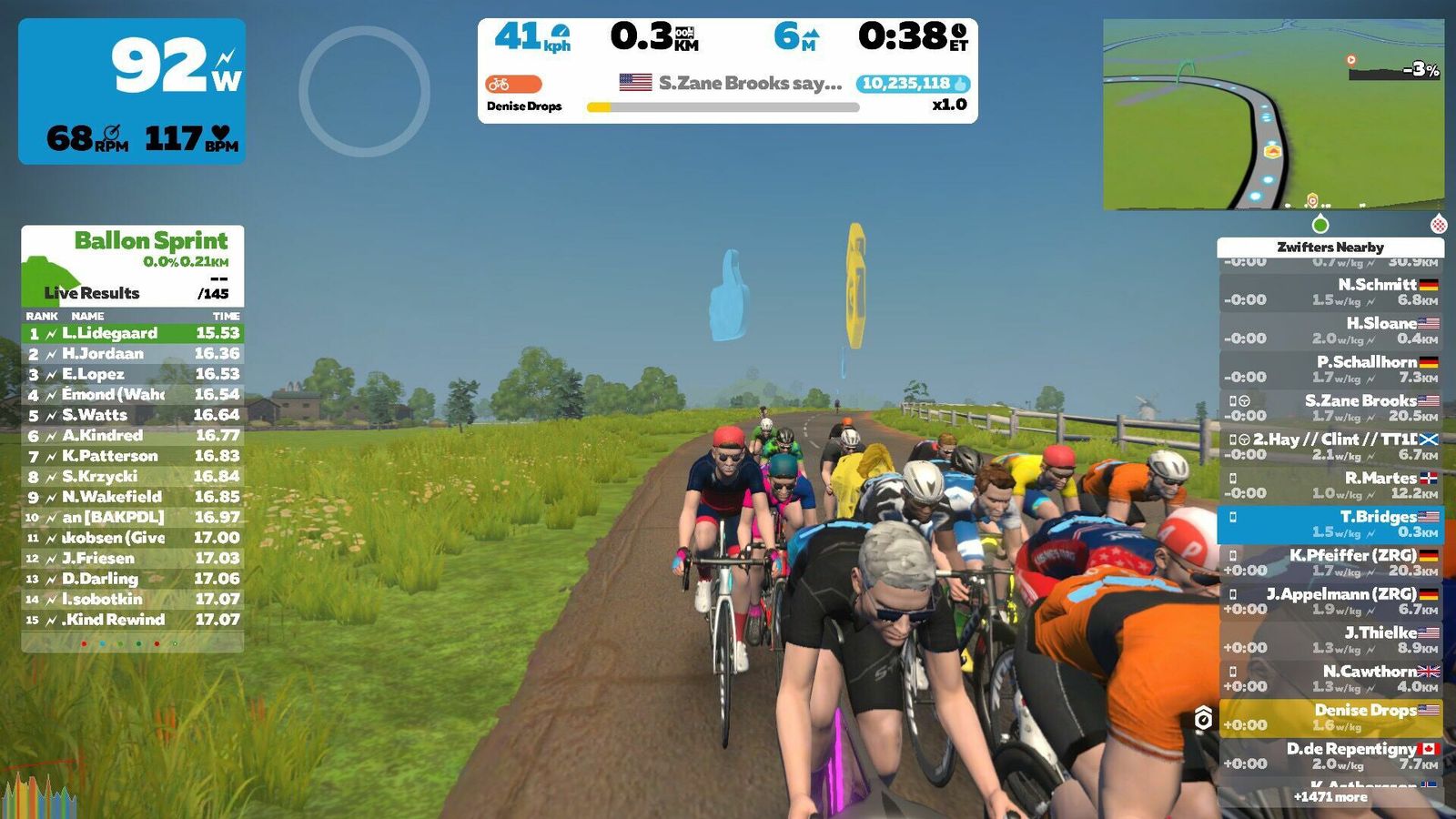Viewport: 1456px width, 819px height.
Task: Show the +1471 more riders entry
Action: click(x=1330, y=797)
